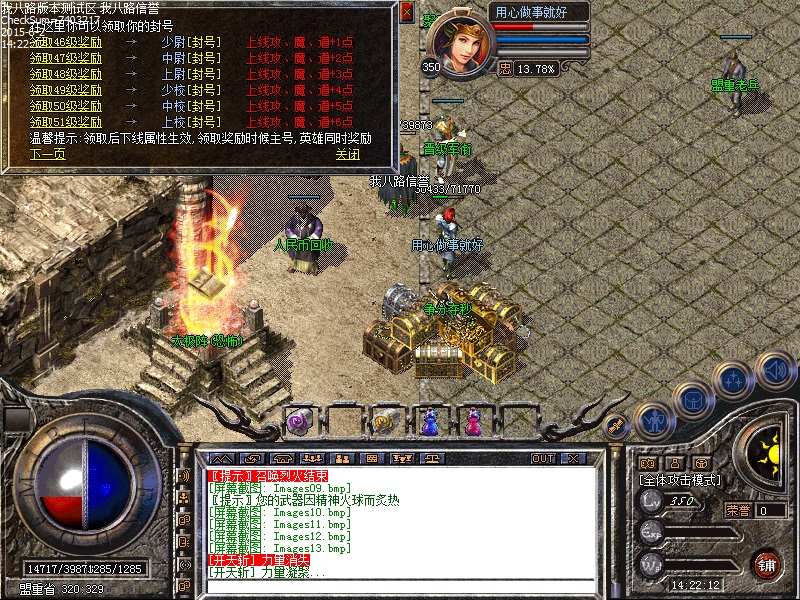The height and width of the screenshot is (600, 800).
Task: Claim the level 46 reward (领取46级奖励)
Action: coord(66,43)
